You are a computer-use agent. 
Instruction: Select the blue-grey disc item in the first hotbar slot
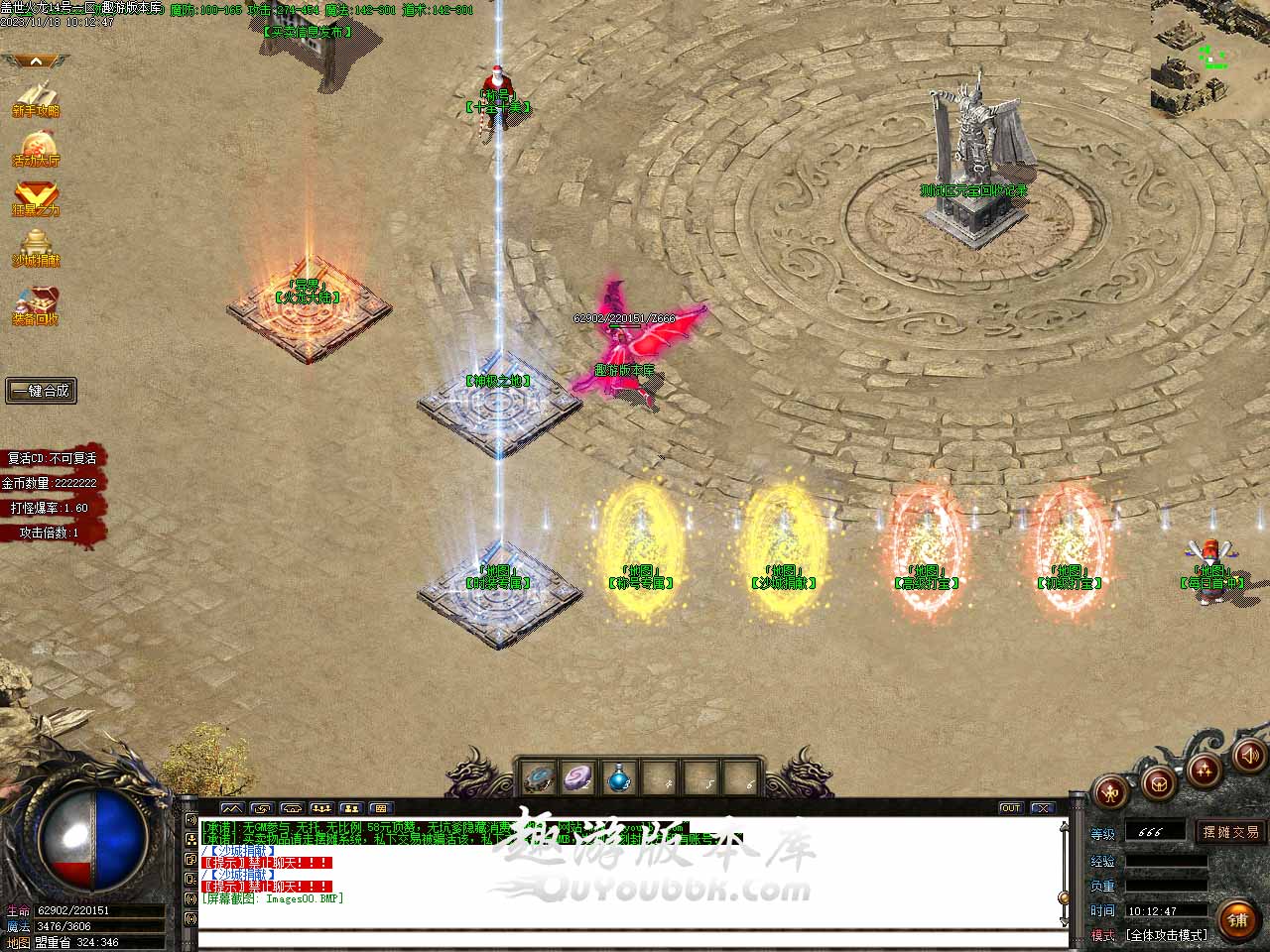(539, 777)
